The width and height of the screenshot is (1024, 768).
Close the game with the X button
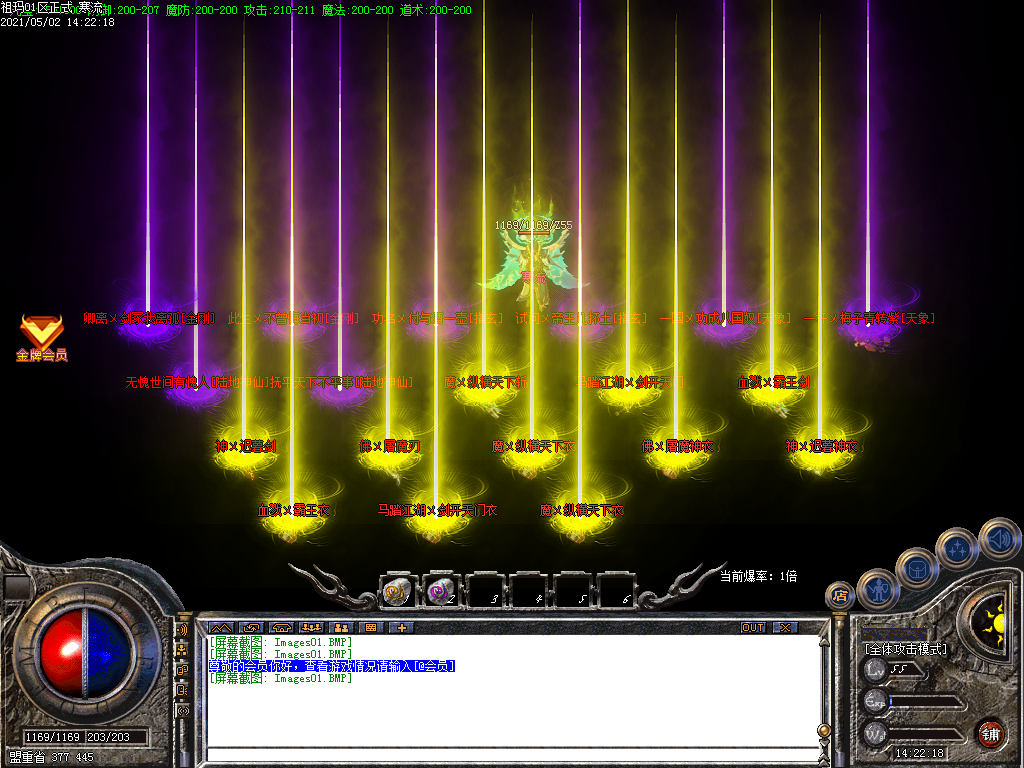click(785, 628)
